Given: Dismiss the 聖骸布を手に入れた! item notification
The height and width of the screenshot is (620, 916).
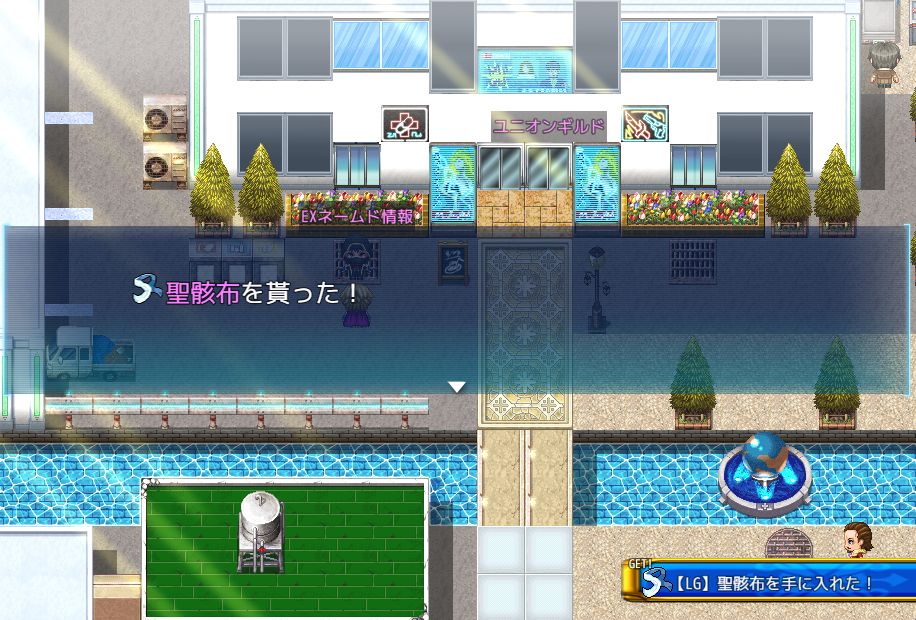Looking at the screenshot, I should [x=770, y=582].
